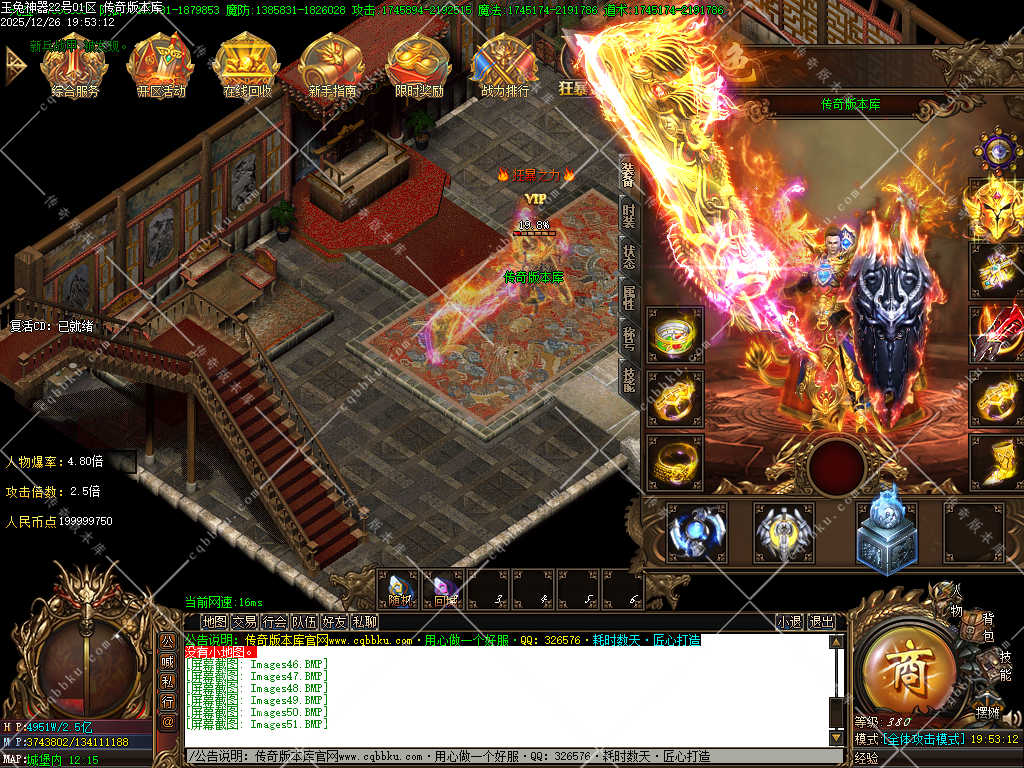The width and height of the screenshot is (1024, 768).
Task: Select the green-gem bracelet equipment slot
Action: point(675,335)
